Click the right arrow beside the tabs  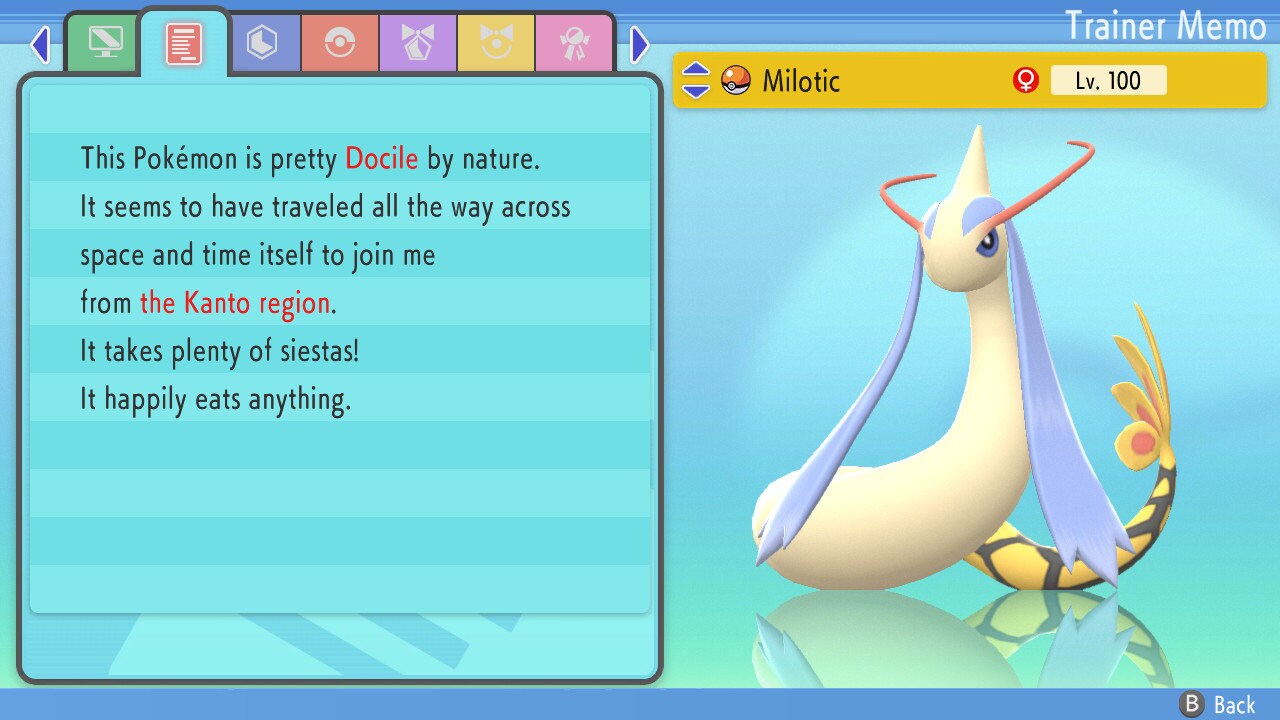640,44
